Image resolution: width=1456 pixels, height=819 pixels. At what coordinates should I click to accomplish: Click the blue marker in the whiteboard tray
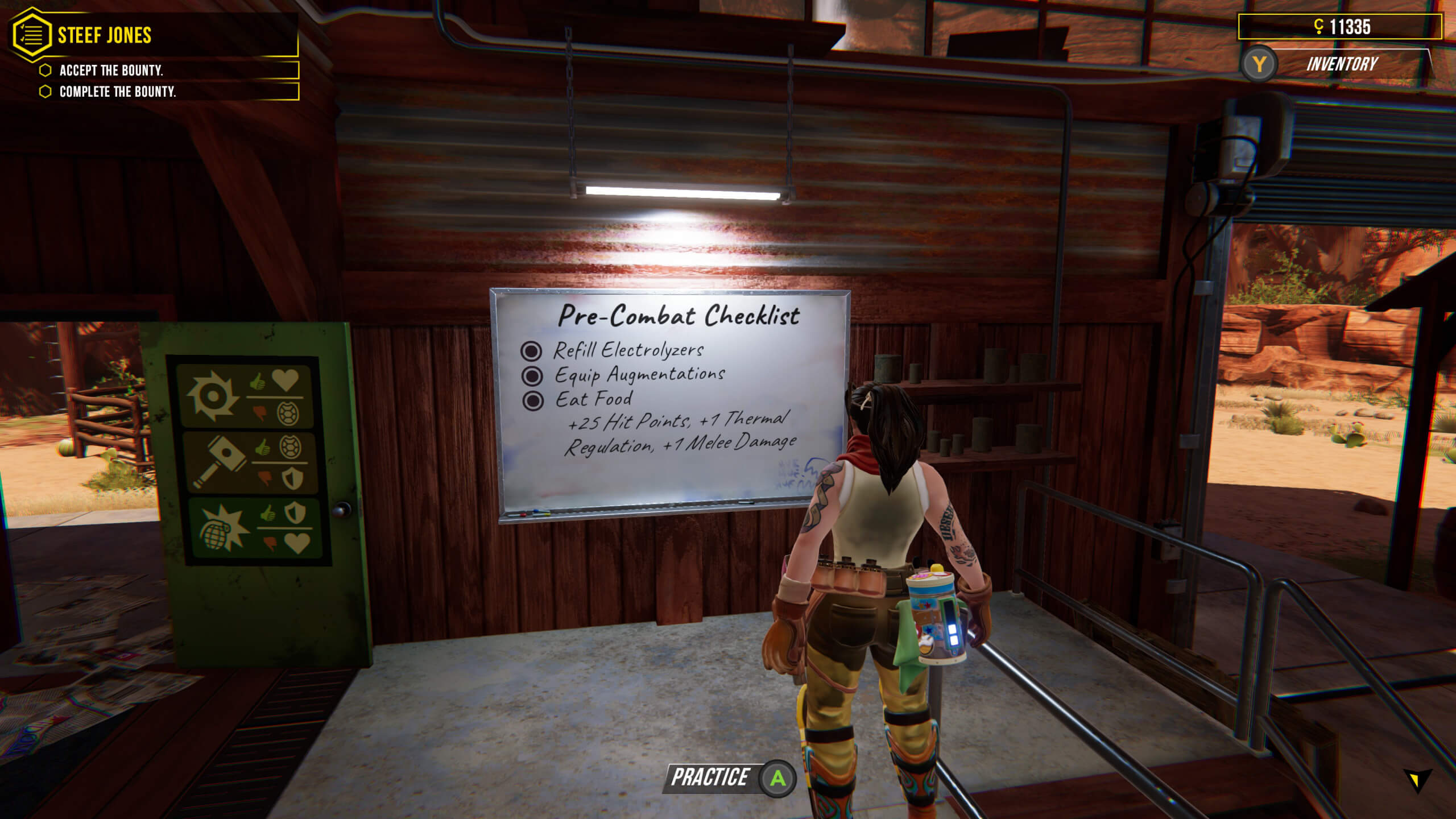pyautogui.click(x=536, y=511)
